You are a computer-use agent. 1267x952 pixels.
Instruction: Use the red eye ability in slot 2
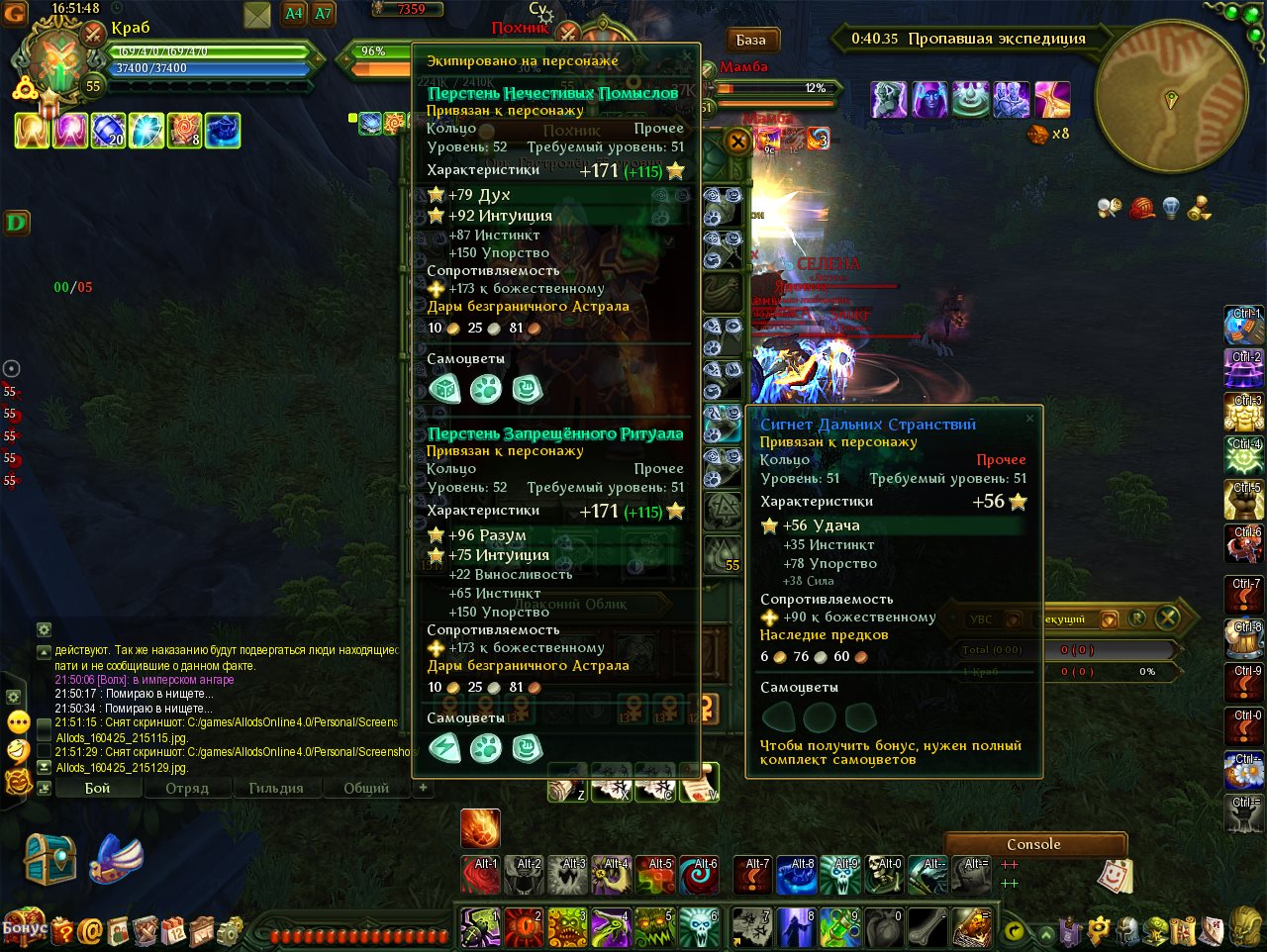(524, 928)
